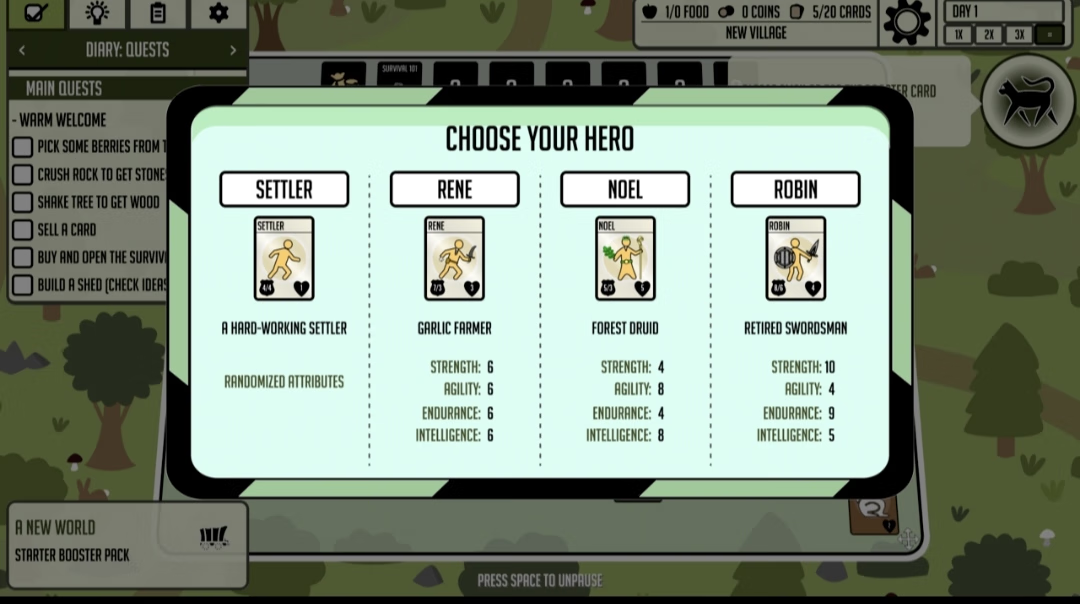Pick Robin the retired swordsman

pos(795,189)
